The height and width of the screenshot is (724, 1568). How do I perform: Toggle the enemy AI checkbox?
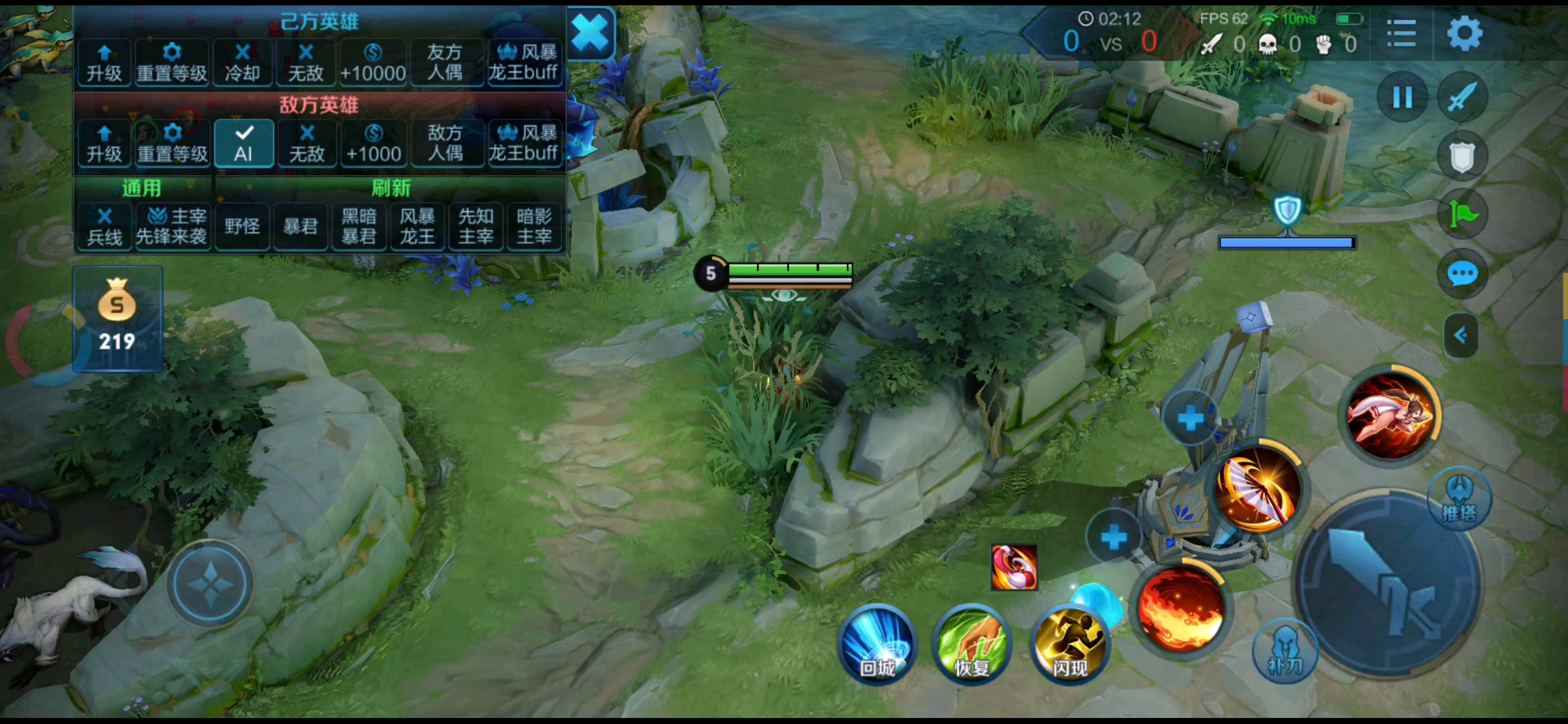coord(244,143)
